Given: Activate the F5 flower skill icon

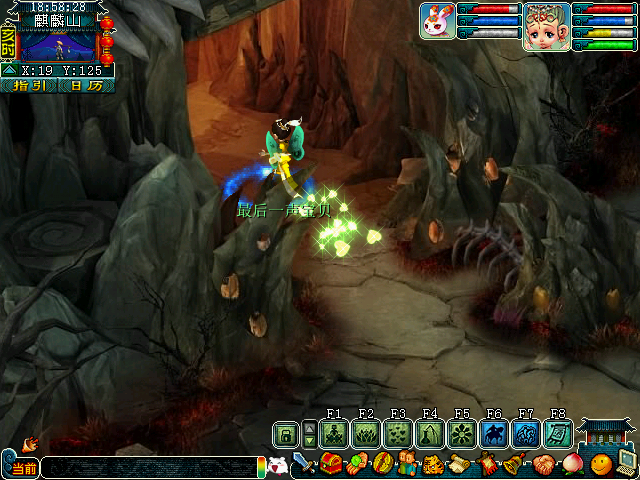Looking at the screenshot, I should coord(462,434).
